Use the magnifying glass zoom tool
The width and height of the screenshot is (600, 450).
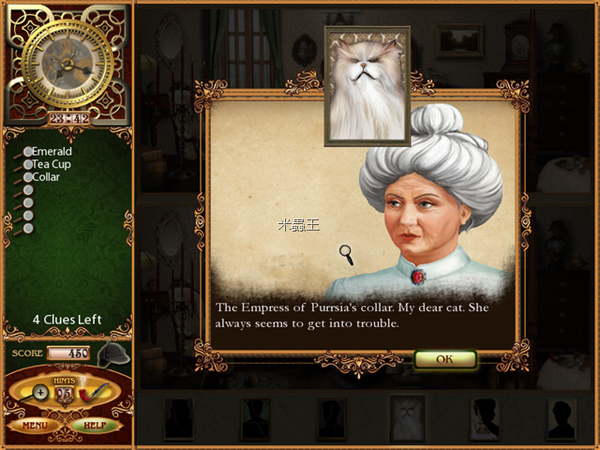[40, 394]
